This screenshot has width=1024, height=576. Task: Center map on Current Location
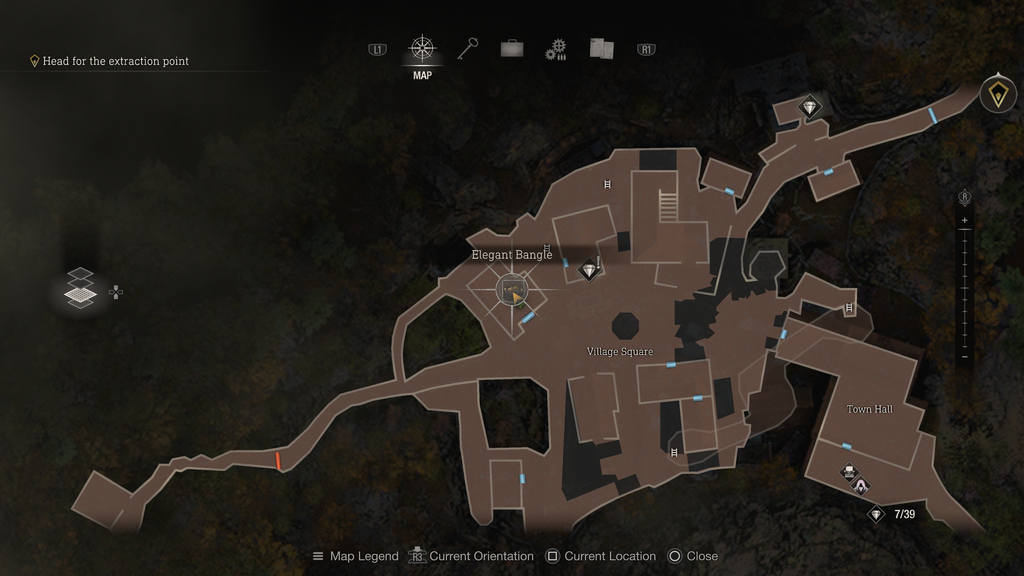600,556
